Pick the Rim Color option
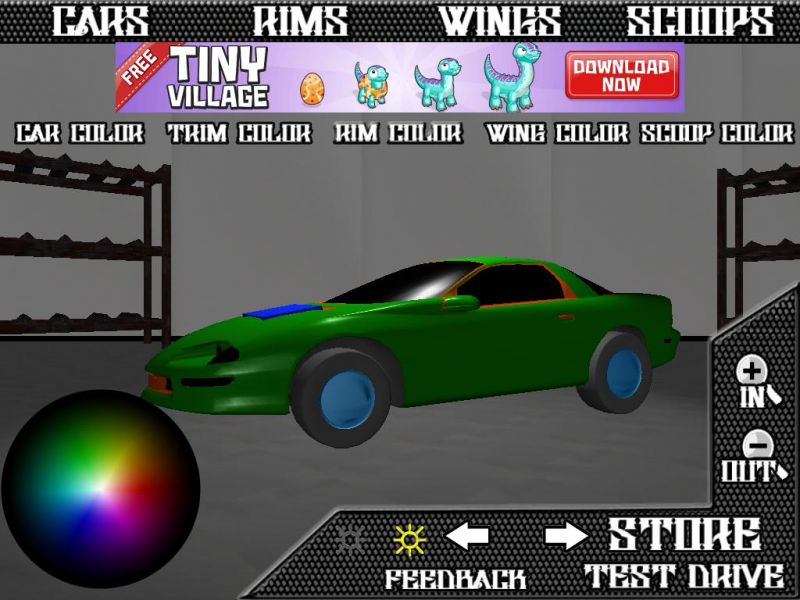Image resolution: width=800 pixels, height=600 pixels. click(x=398, y=133)
